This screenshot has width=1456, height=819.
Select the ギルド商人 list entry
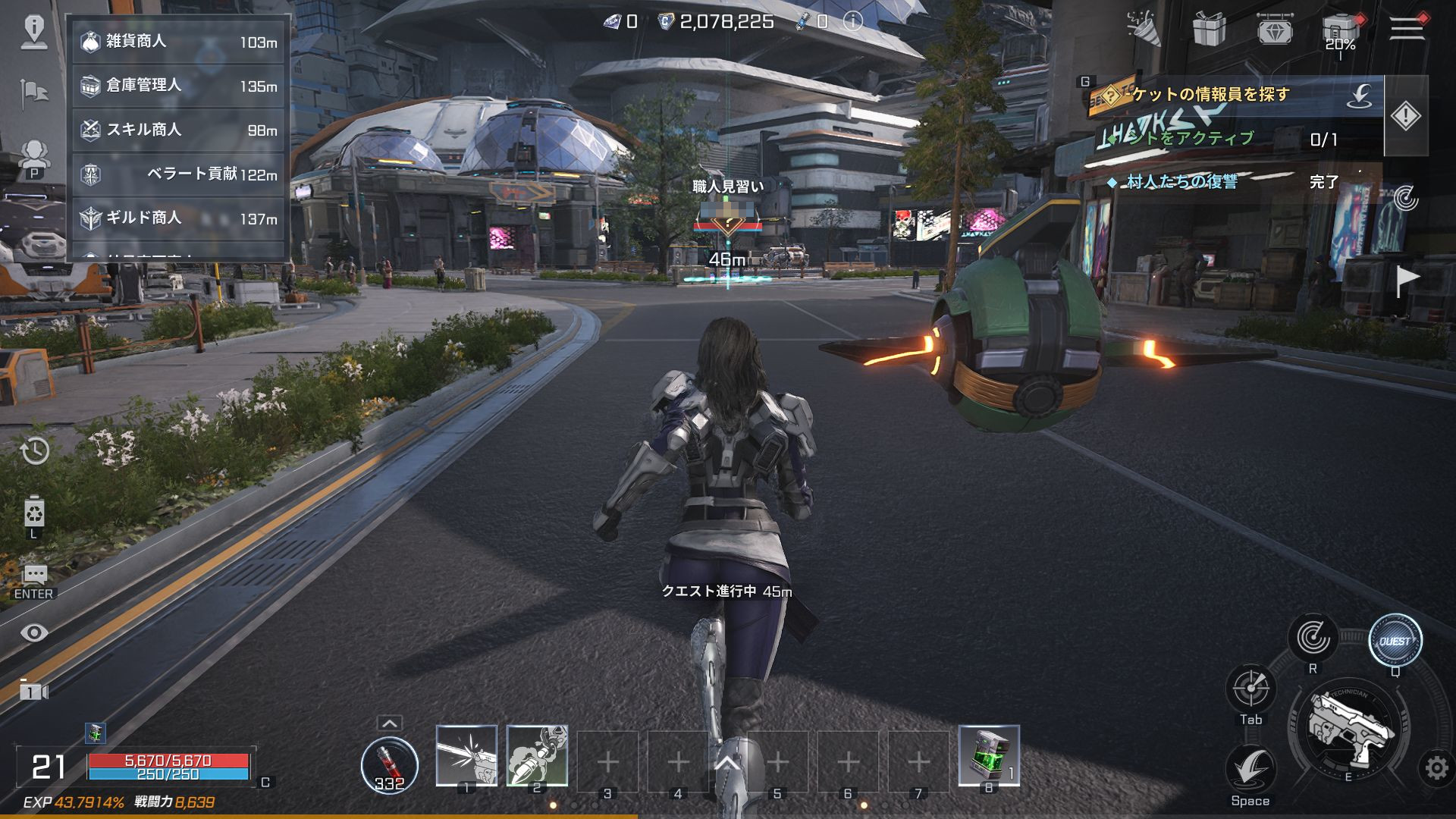pyautogui.click(x=178, y=218)
